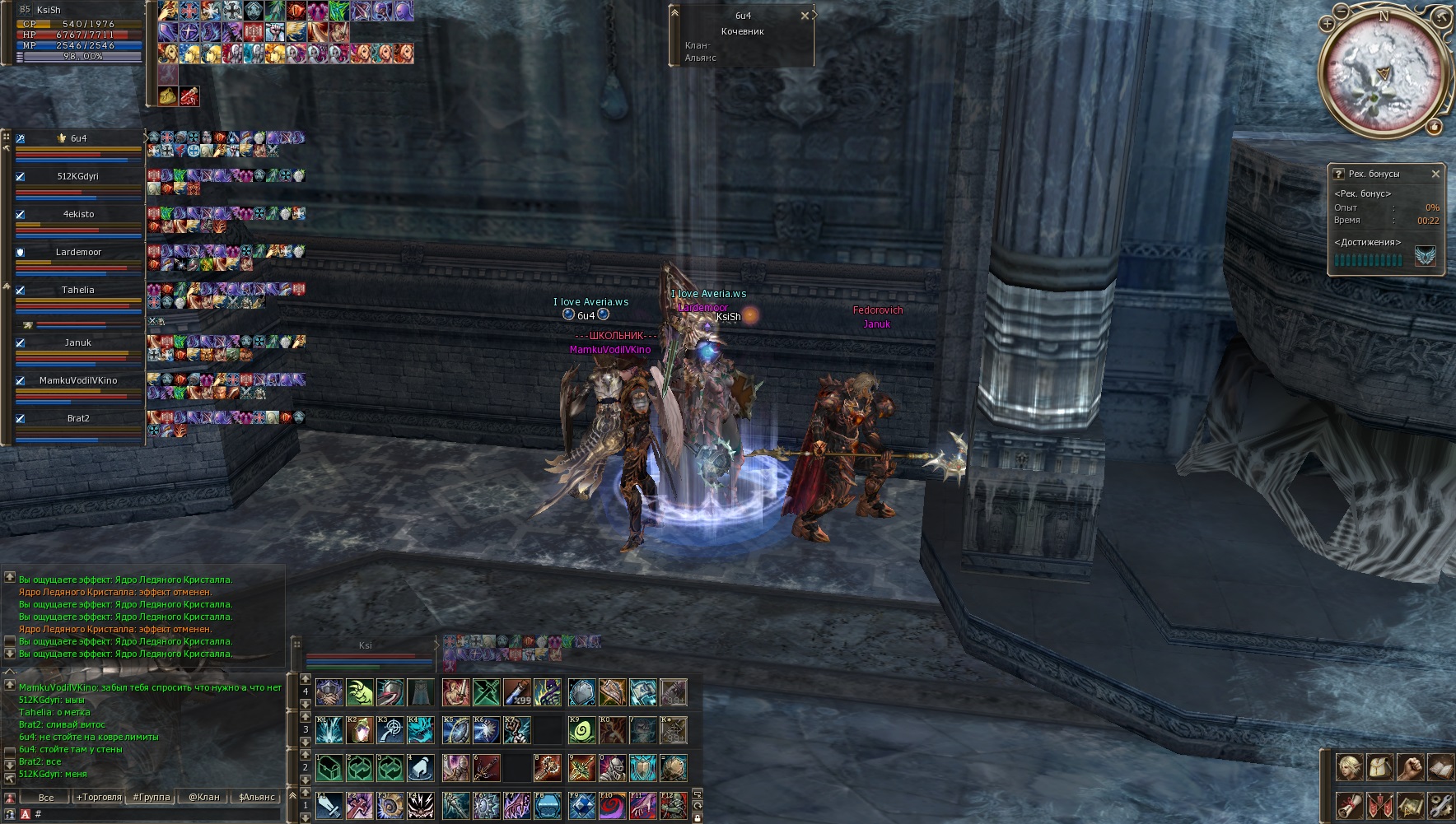
Task: Select party member Tahelia
Action: tap(78, 291)
